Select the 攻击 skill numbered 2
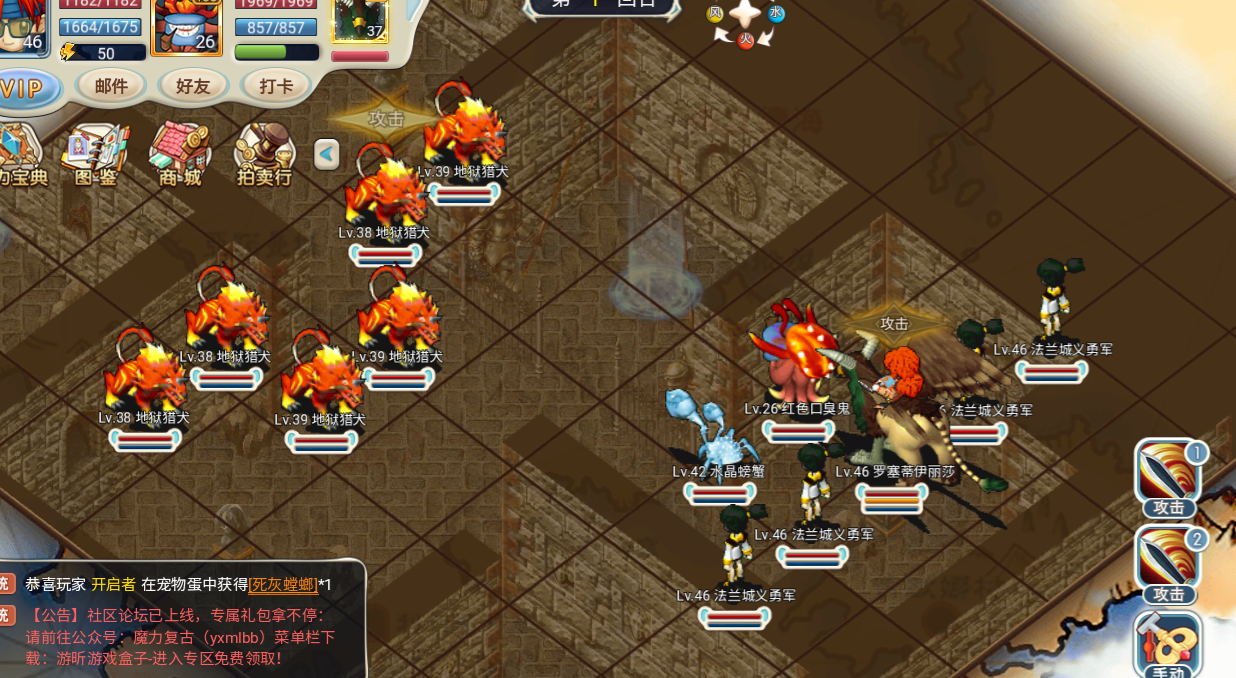Image resolution: width=1236 pixels, height=678 pixels. click(1168, 563)
